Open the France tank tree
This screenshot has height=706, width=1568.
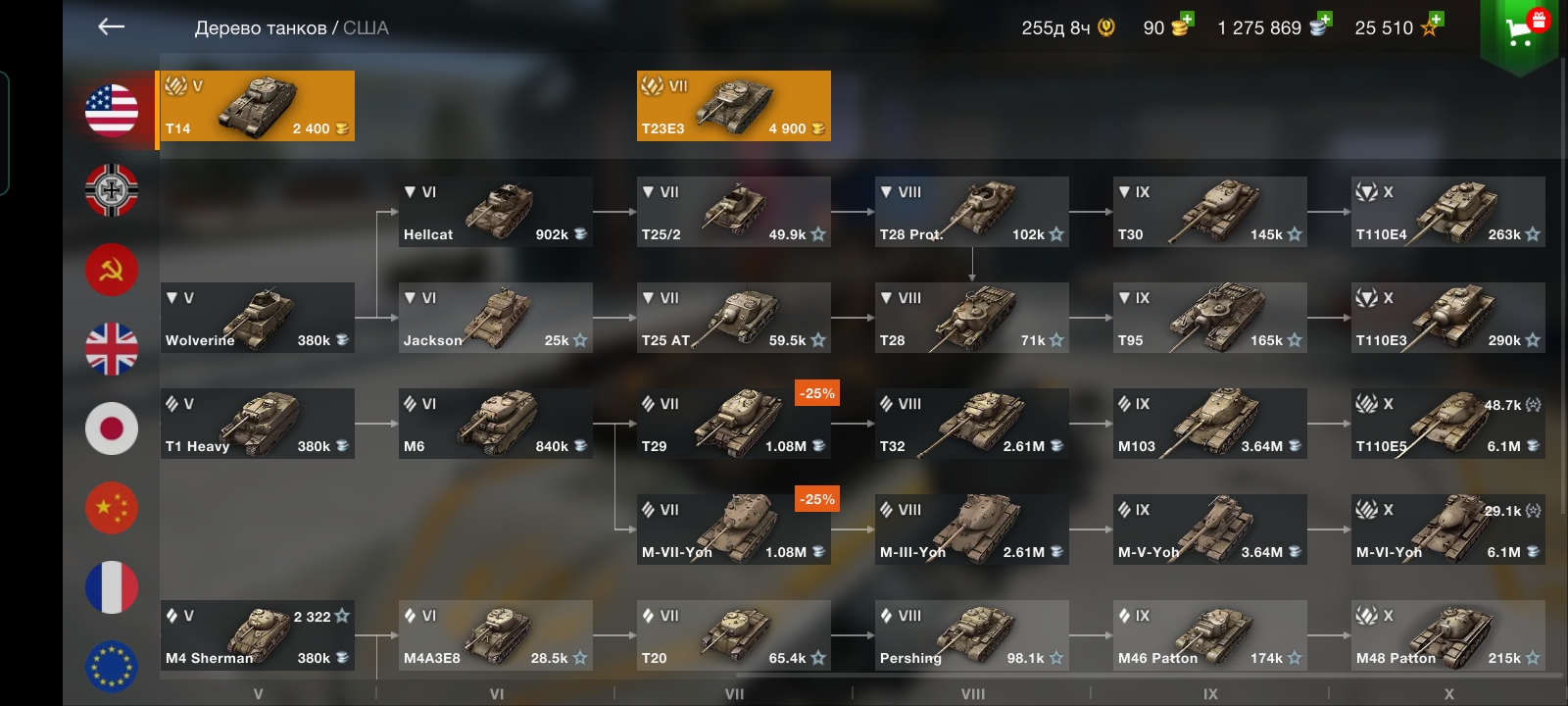(x=112, y=587)
